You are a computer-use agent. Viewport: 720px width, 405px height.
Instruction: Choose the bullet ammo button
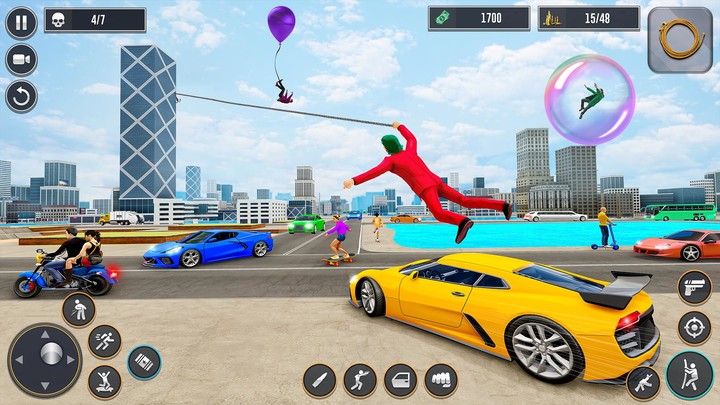tap(319, 380)
